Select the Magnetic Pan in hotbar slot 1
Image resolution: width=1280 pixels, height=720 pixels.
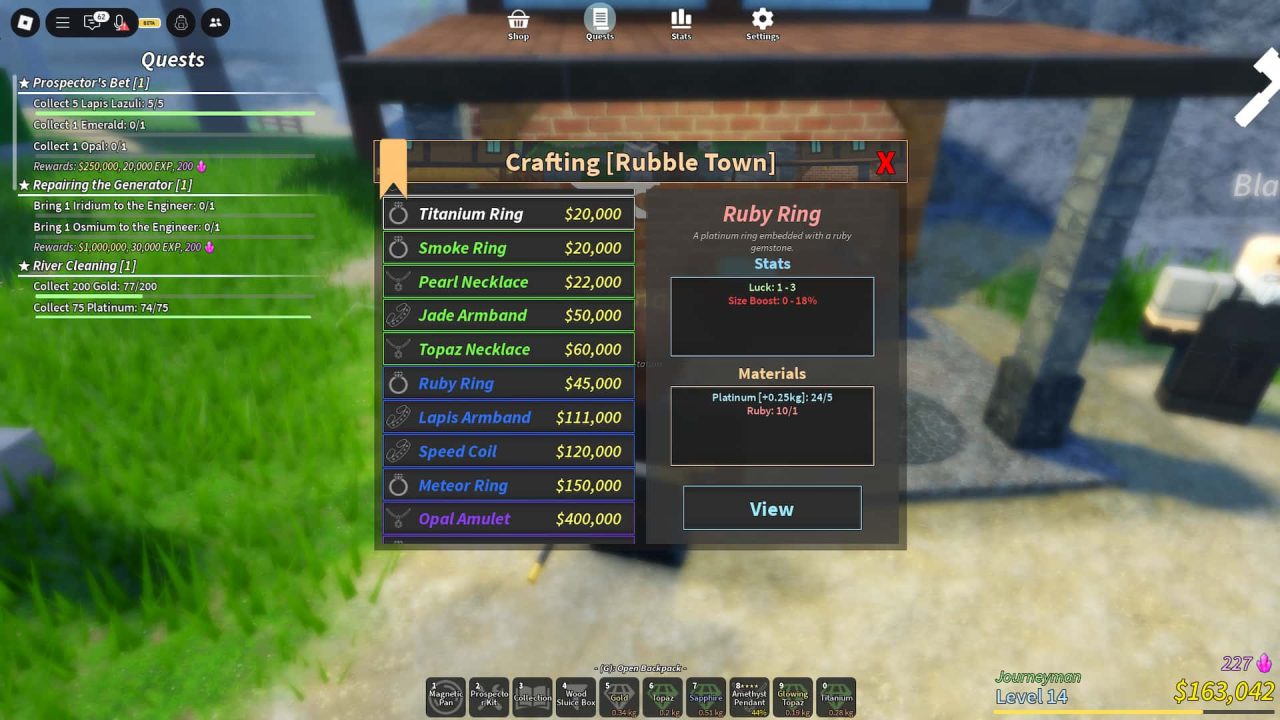pyautogui.click(x=446, y=696)
